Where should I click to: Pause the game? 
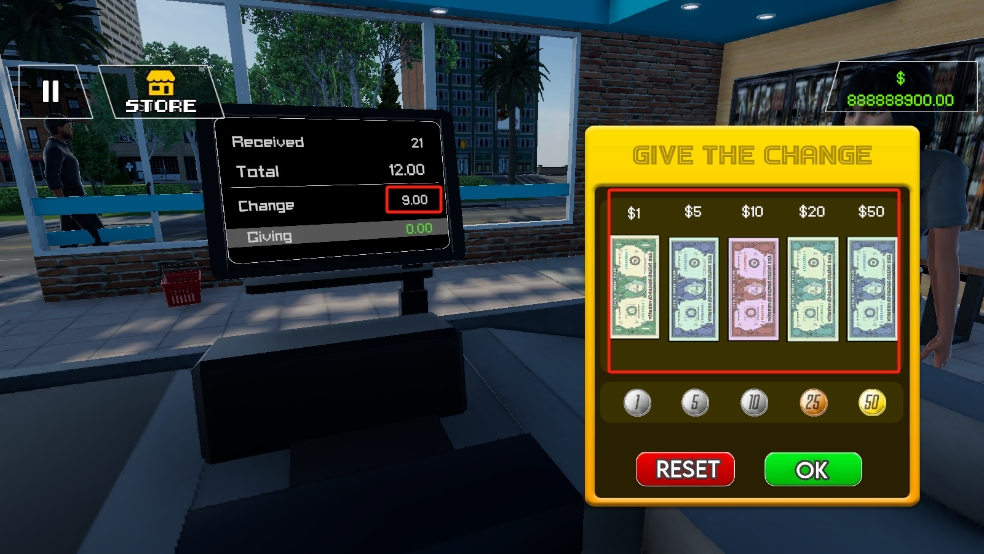[50, 92]
